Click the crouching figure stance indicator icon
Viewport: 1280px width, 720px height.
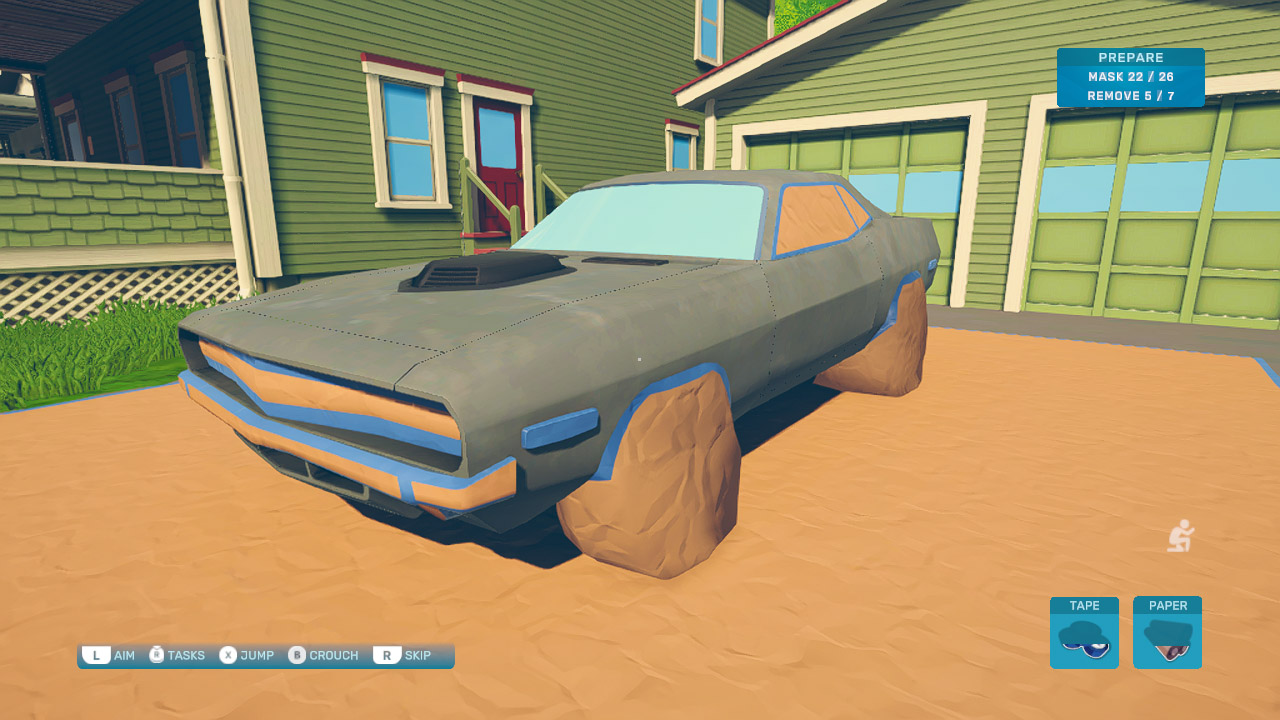(1180, 536)
